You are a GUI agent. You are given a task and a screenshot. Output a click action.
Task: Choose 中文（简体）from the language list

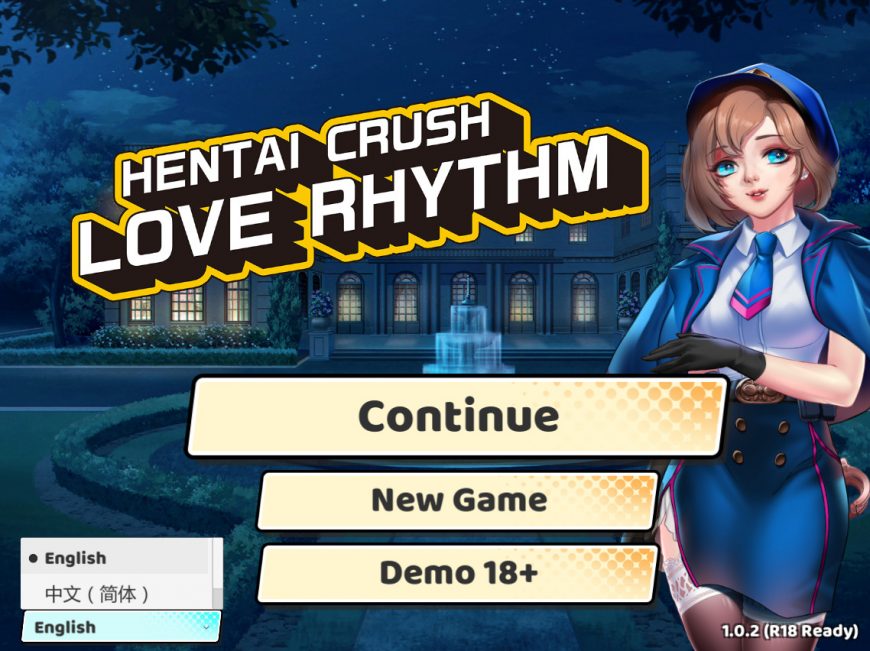(97, 594)
